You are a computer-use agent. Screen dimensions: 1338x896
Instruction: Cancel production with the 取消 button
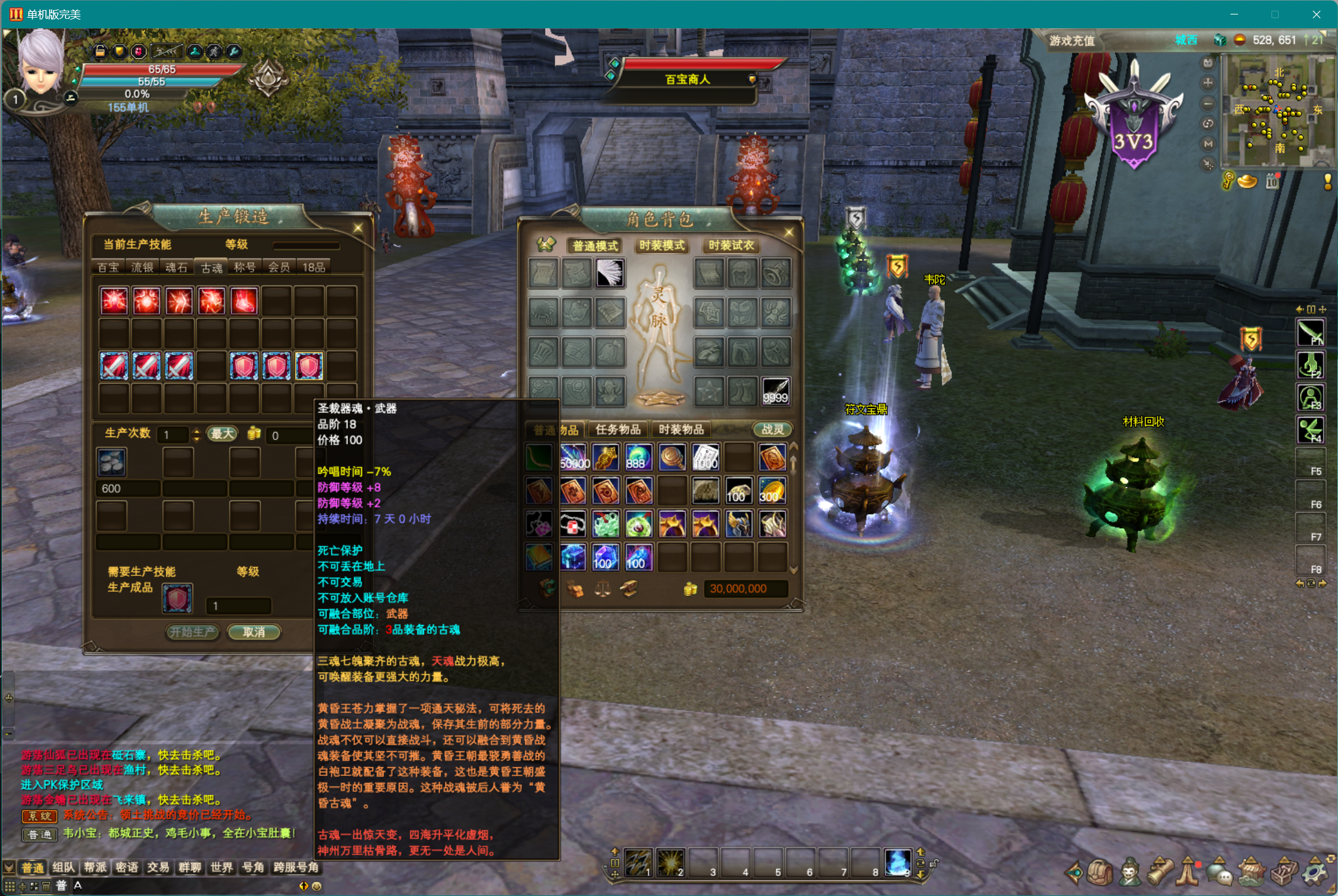point(254,632)
